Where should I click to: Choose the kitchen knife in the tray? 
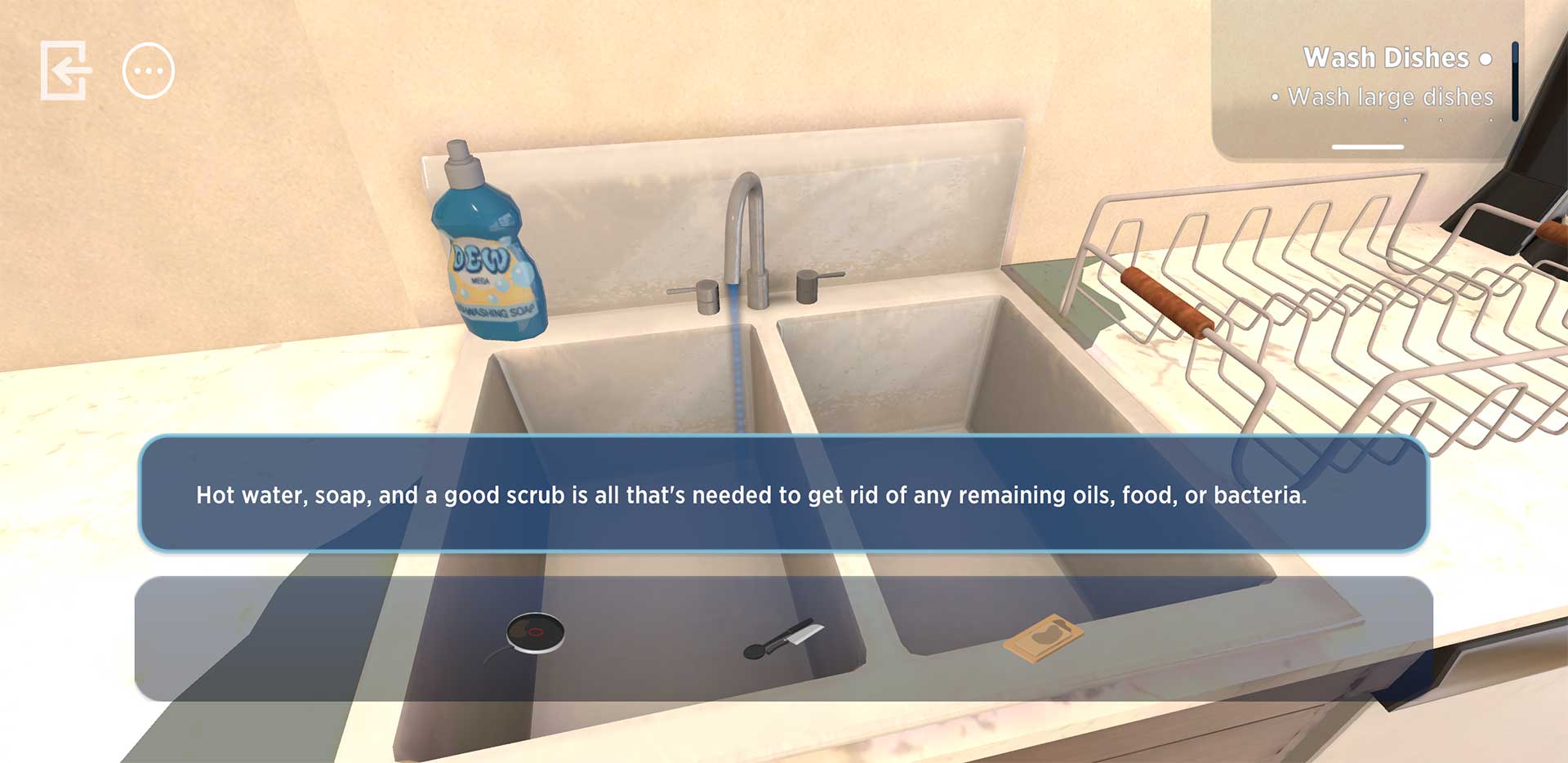785,639
